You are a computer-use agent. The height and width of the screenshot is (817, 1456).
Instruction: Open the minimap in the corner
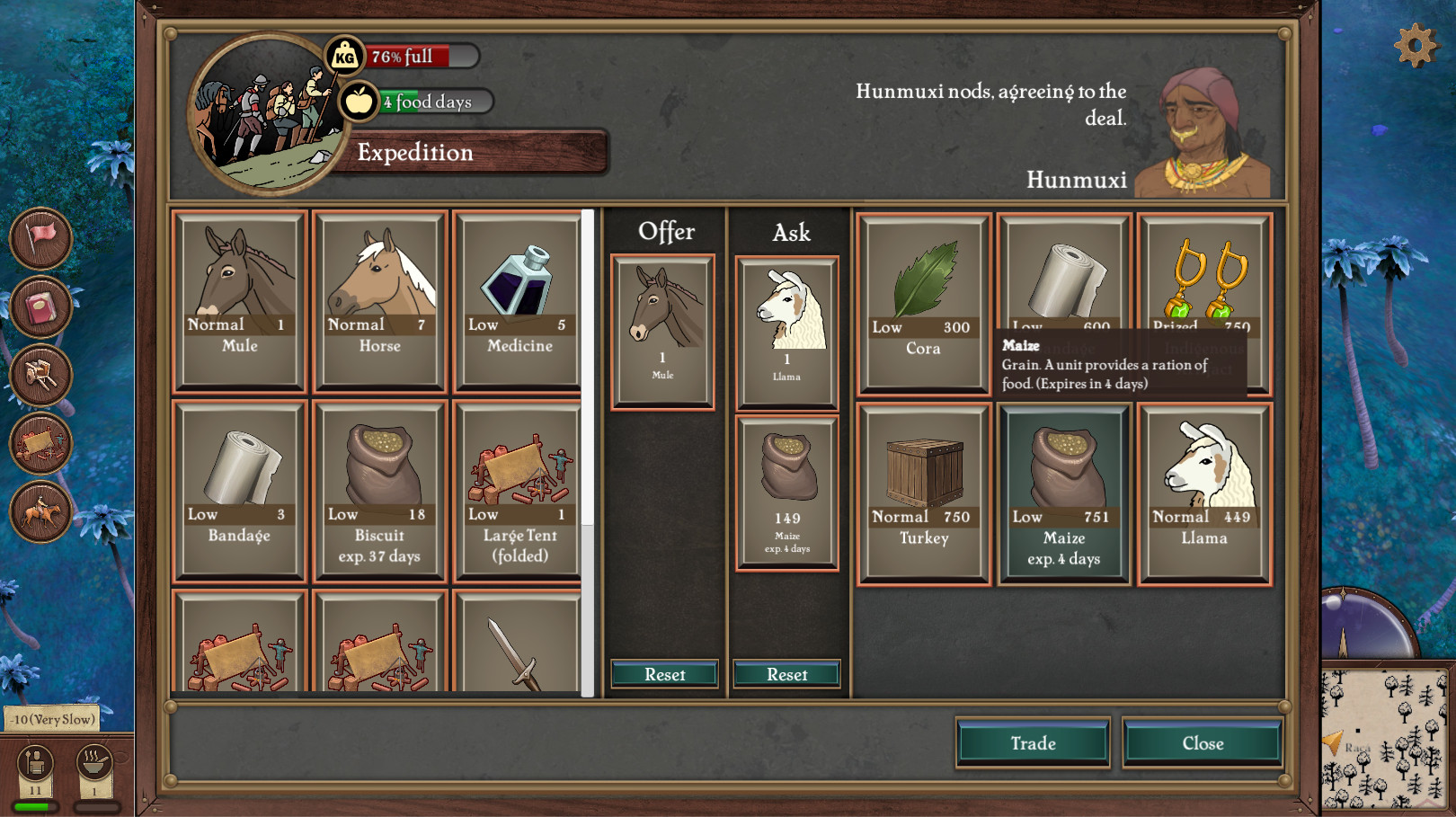1388,738
